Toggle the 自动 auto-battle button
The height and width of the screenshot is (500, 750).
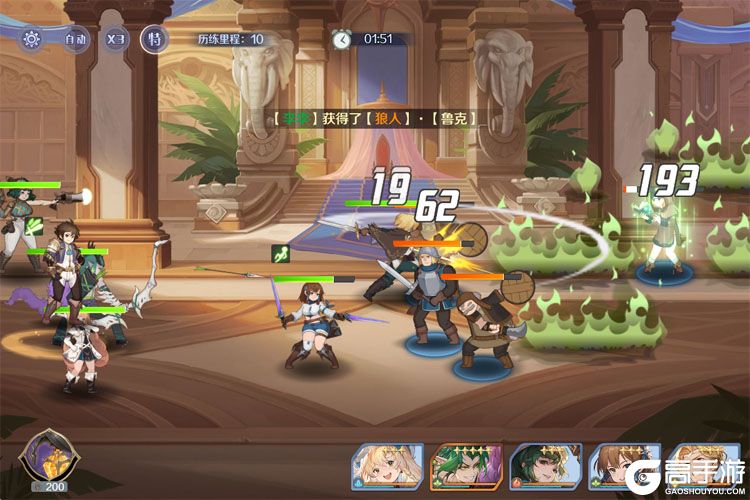[x=76, y=39]
